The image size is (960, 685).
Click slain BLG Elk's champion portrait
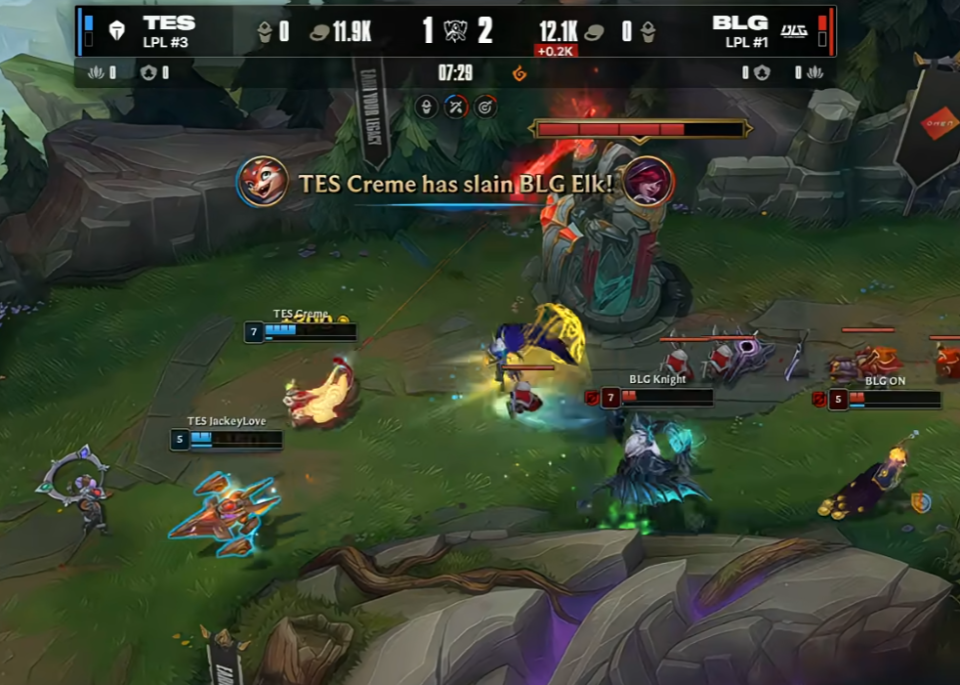[649, 181]
